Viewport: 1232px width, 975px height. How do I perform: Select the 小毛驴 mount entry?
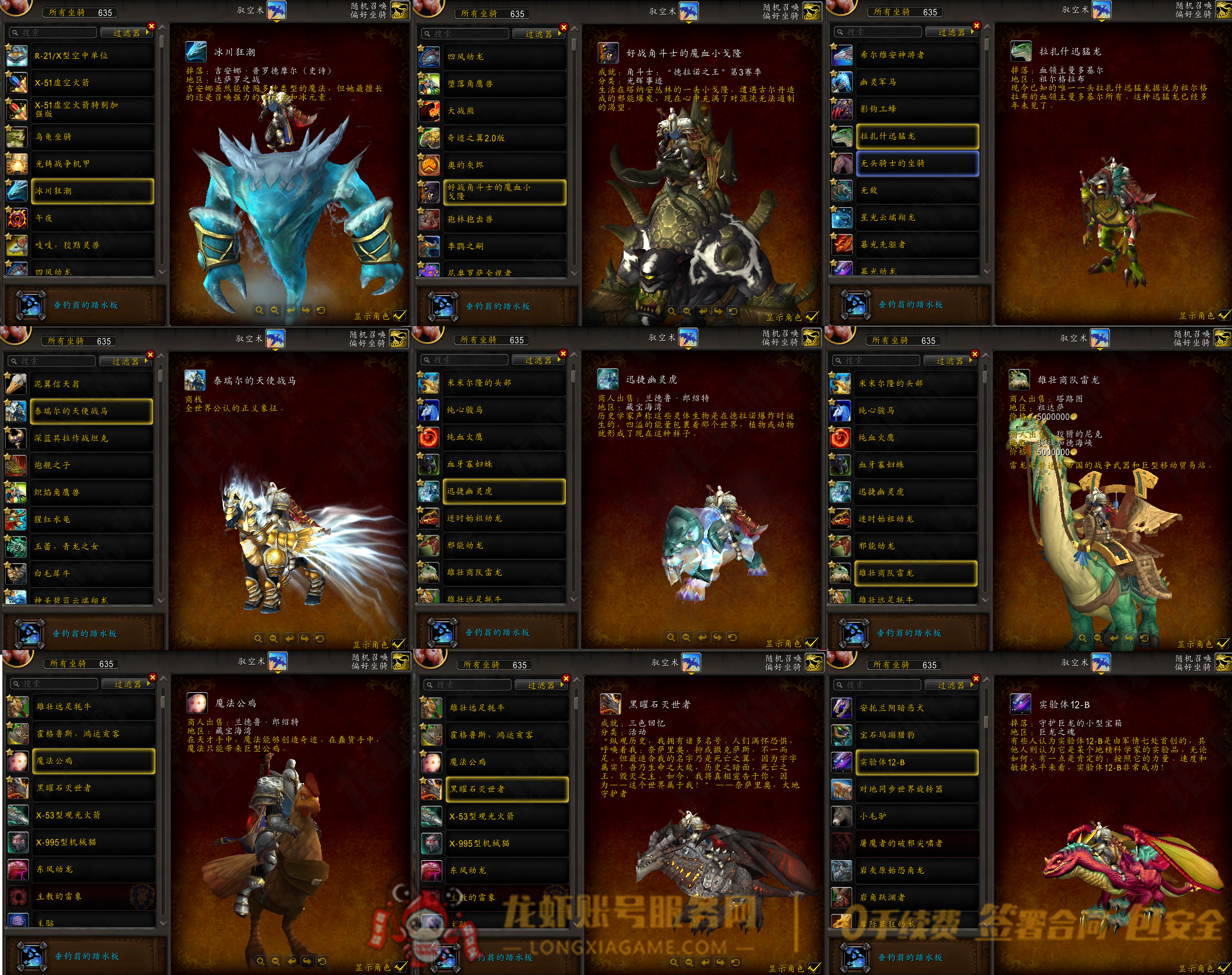point(916,817)
